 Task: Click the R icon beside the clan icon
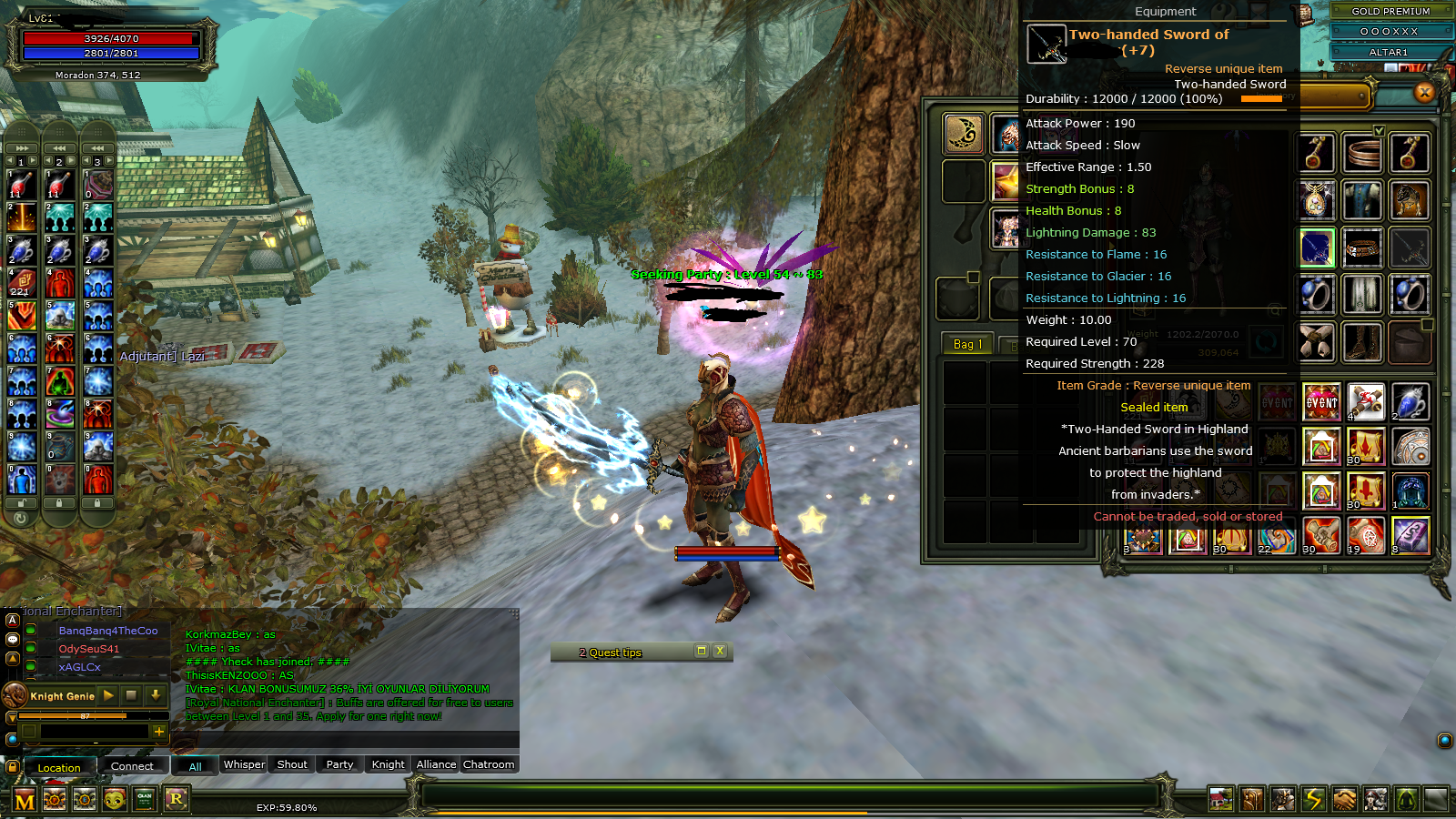[177, 798]
